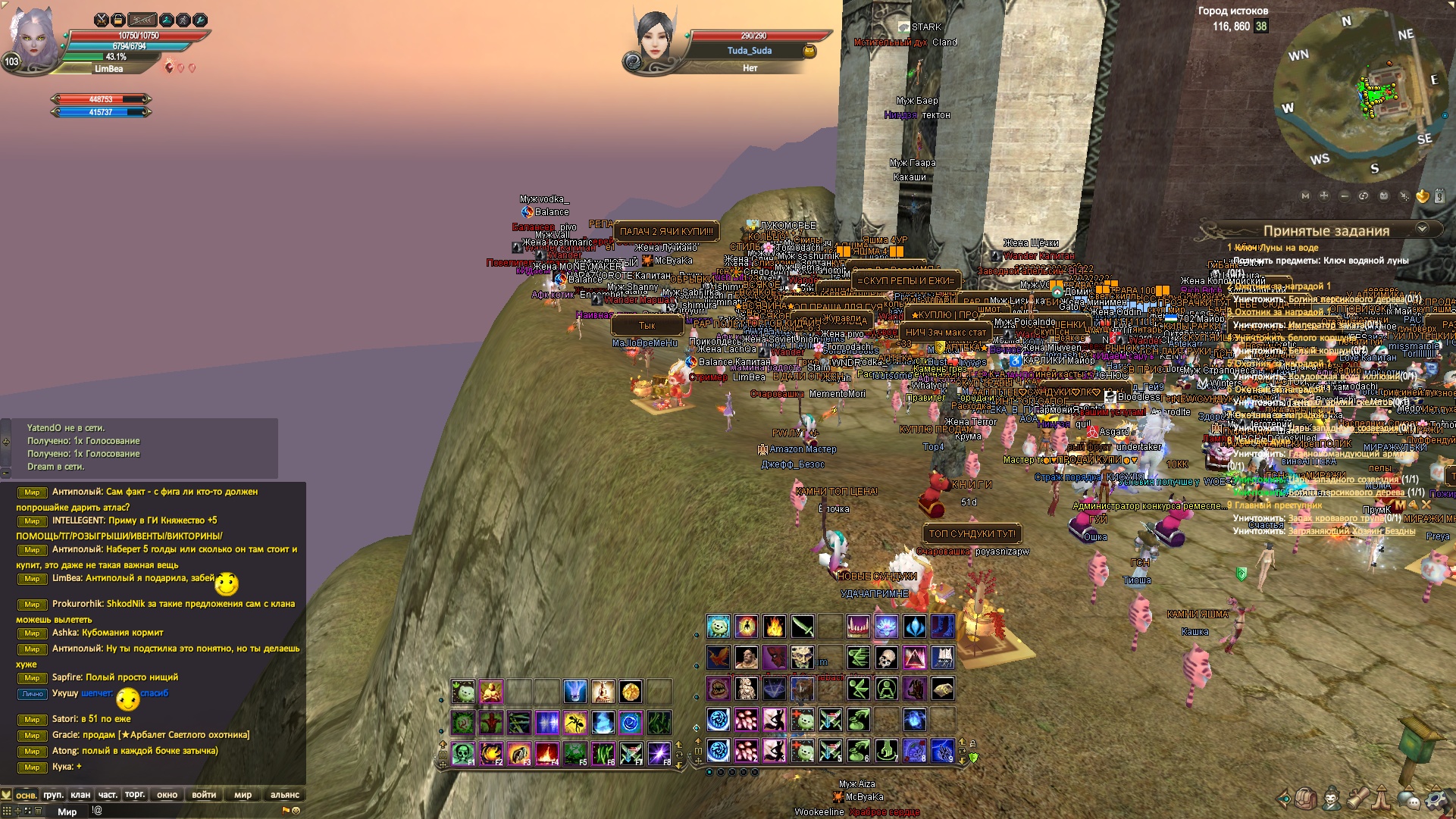This screenshot has height=819, width=1456.
Task: Open the gear settings icon
Action: point(1436,799)
